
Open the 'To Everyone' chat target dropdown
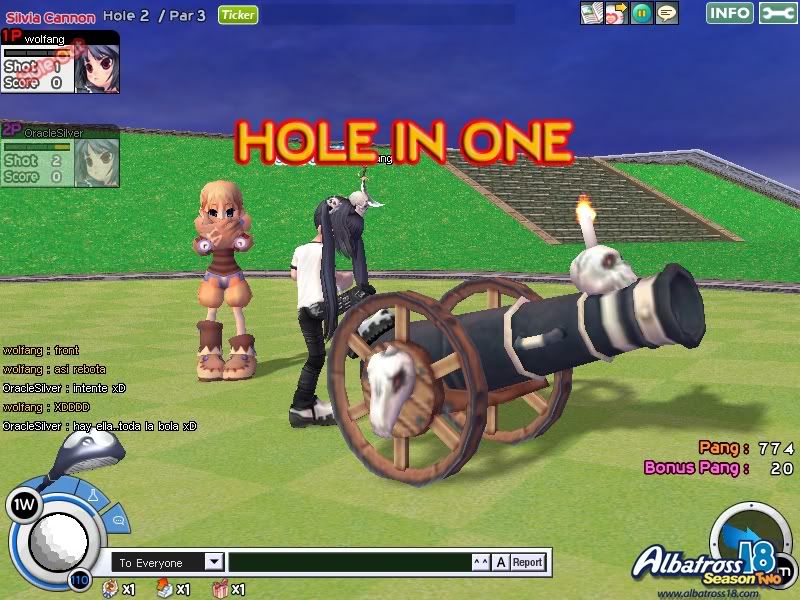(214, 562)
